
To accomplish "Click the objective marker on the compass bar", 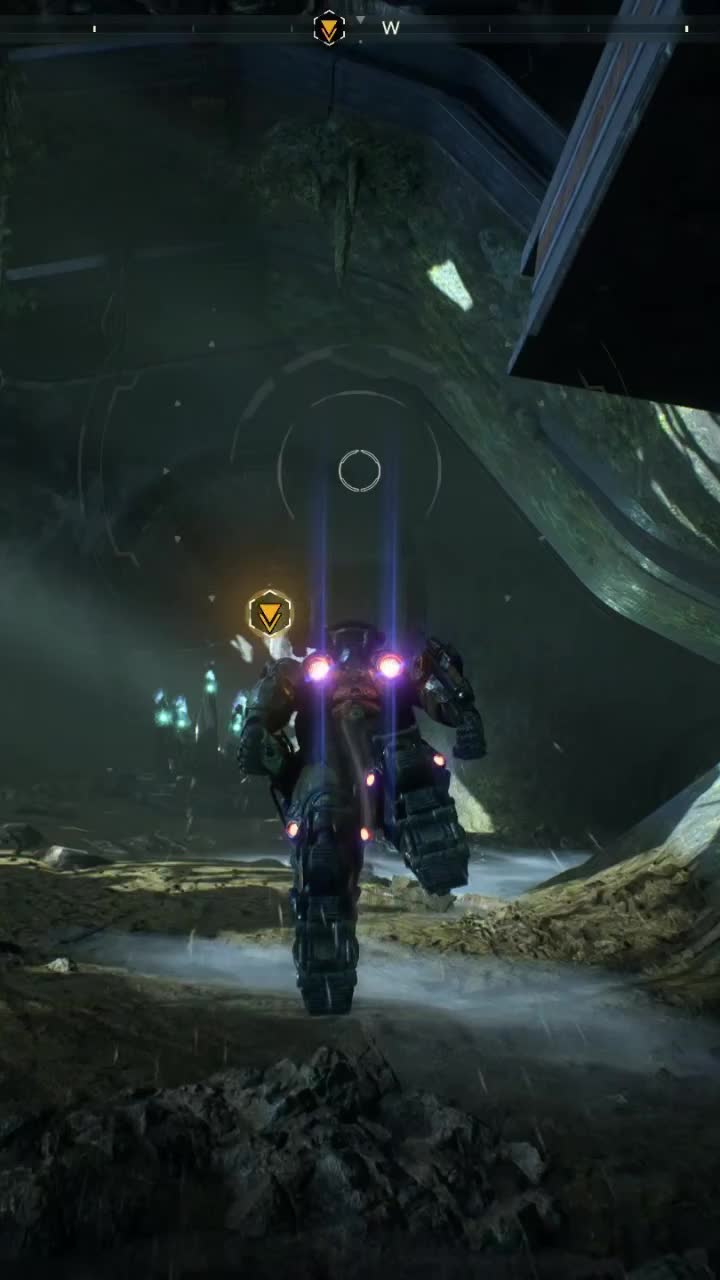I will point(329,28).
